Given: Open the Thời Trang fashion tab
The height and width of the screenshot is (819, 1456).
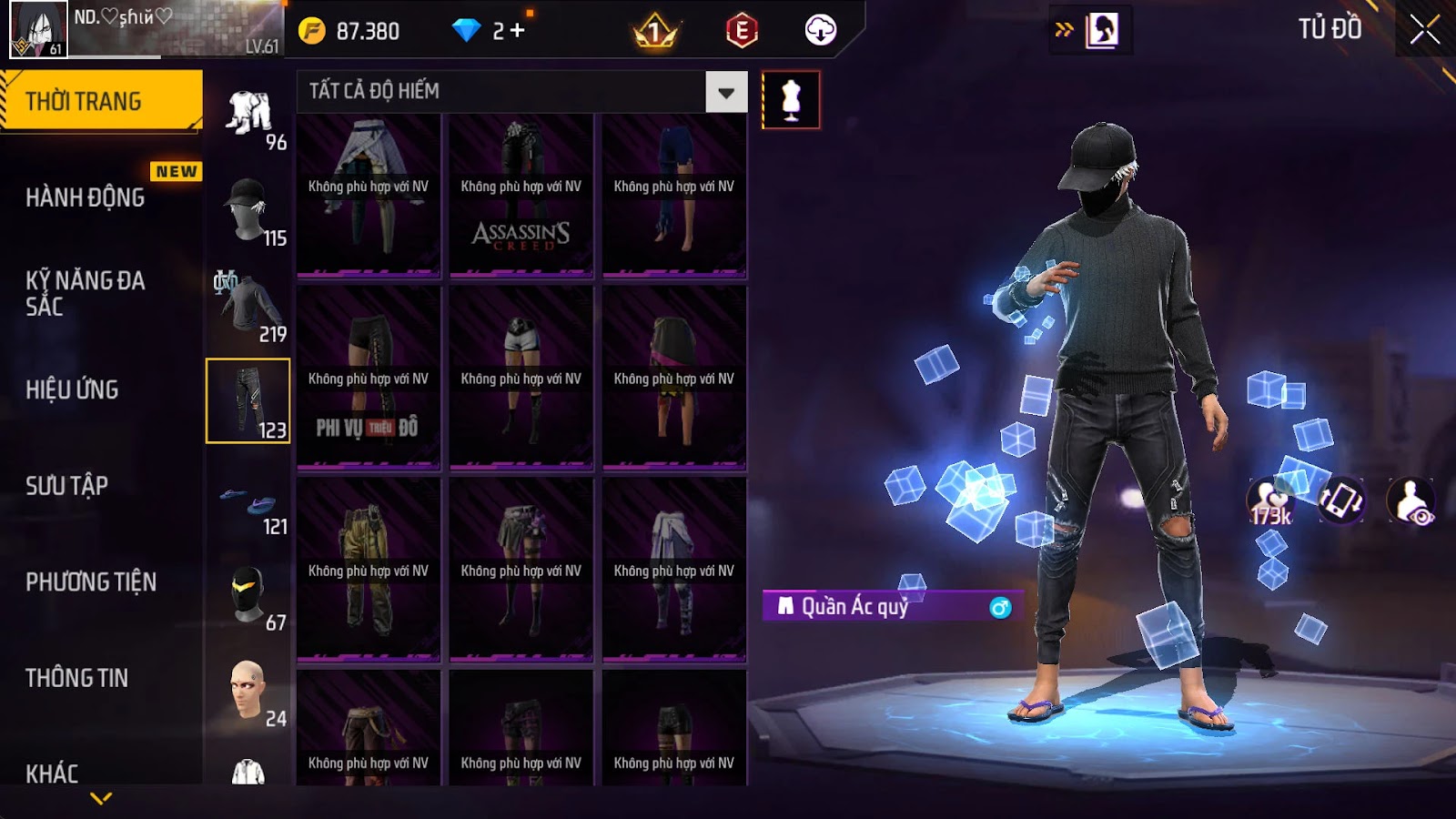Looking at the screenshot, I should coord(100,101).
